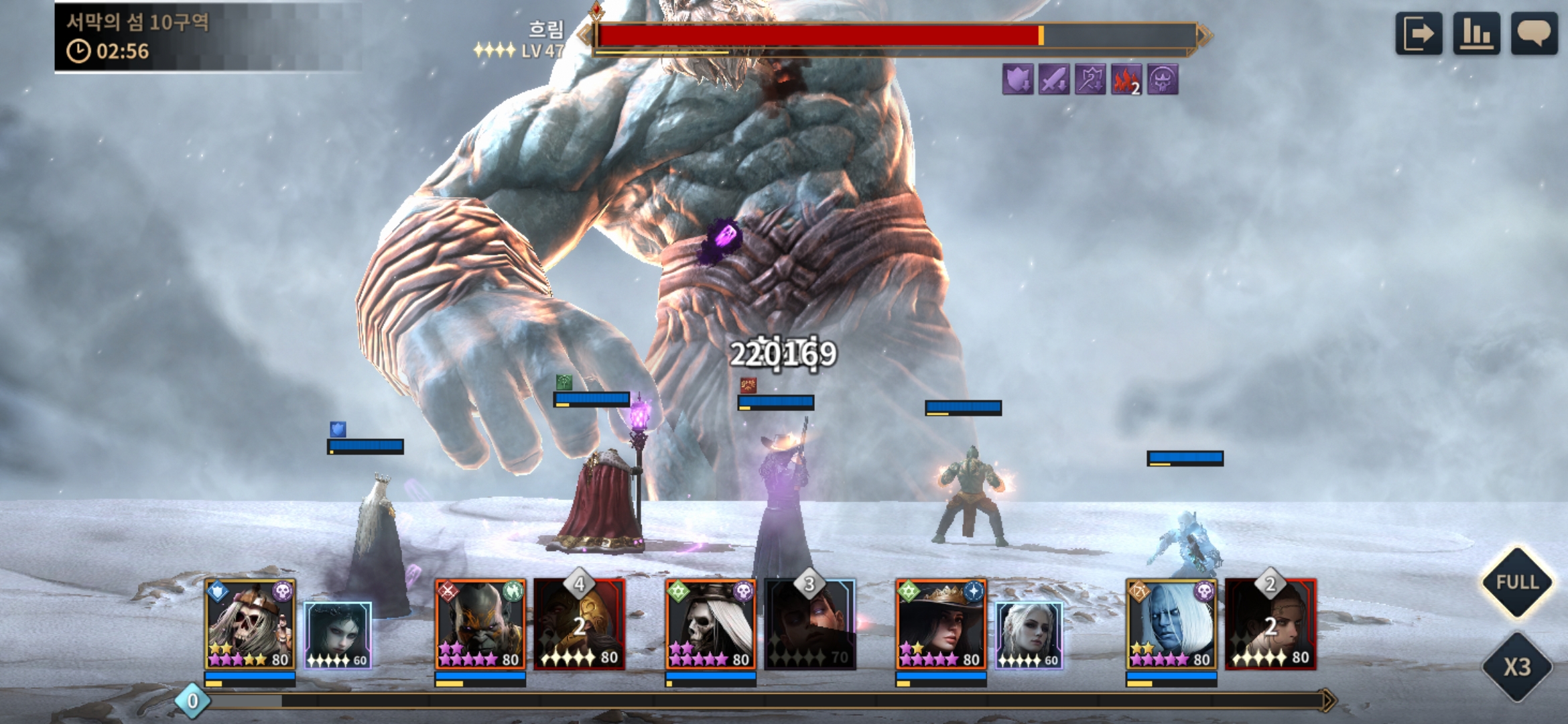Open the battle statistics bar chart
The width and height of the screenshot is (1568, 724).
click(x=1476, y=34)
